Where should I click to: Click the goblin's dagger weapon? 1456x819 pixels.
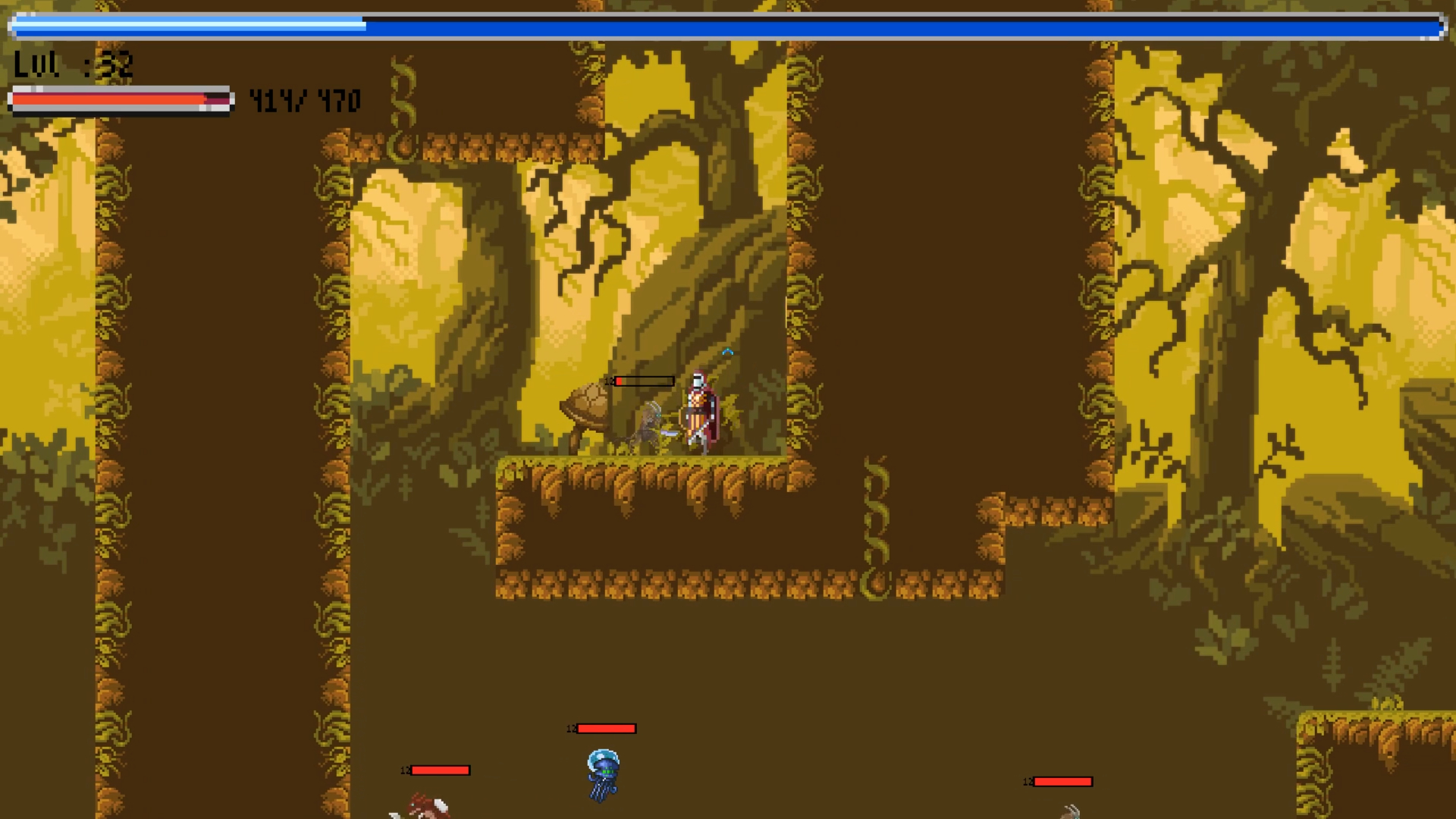click(x=669, y=432)
